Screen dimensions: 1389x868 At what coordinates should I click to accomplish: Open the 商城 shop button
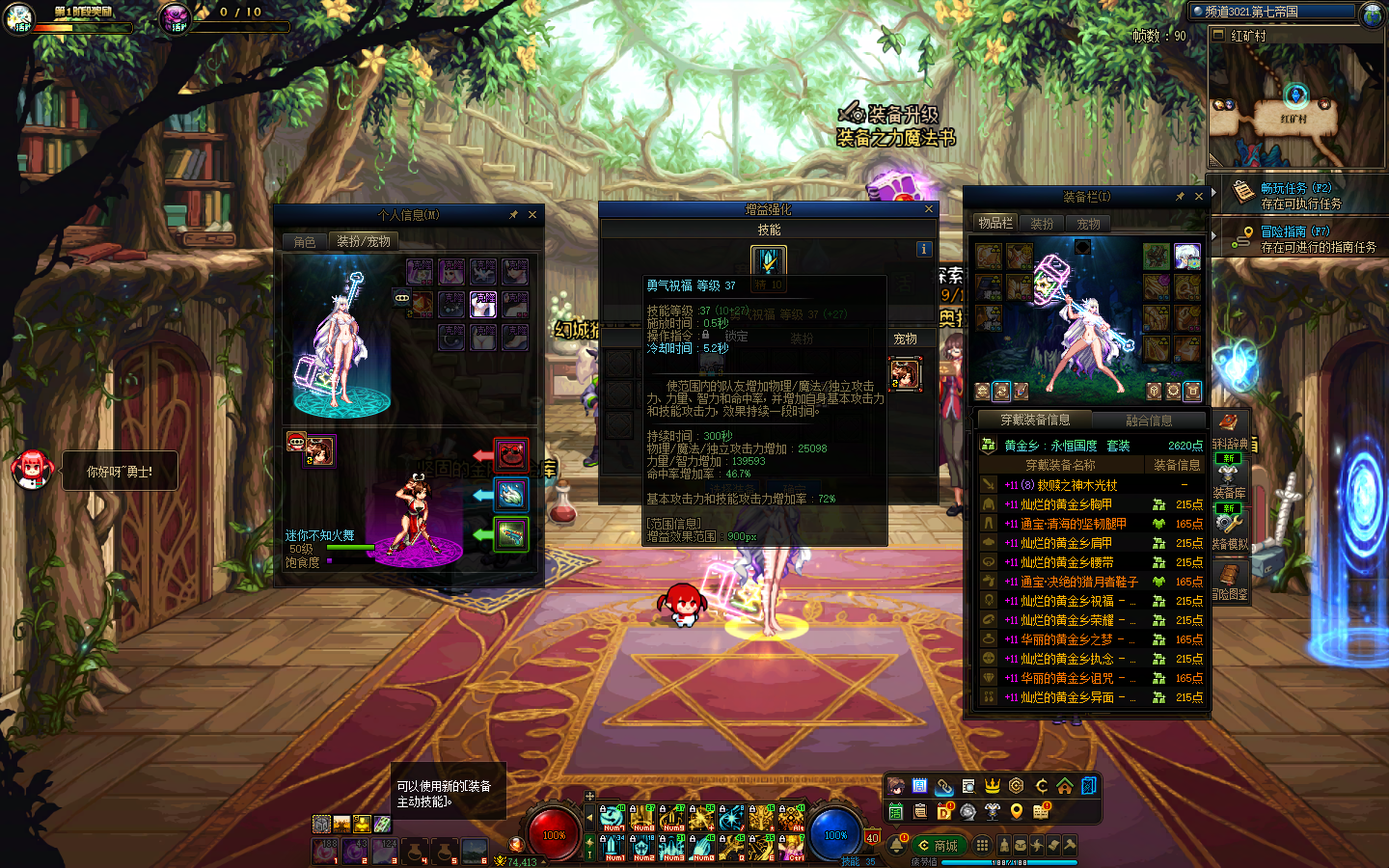[939, 846]
